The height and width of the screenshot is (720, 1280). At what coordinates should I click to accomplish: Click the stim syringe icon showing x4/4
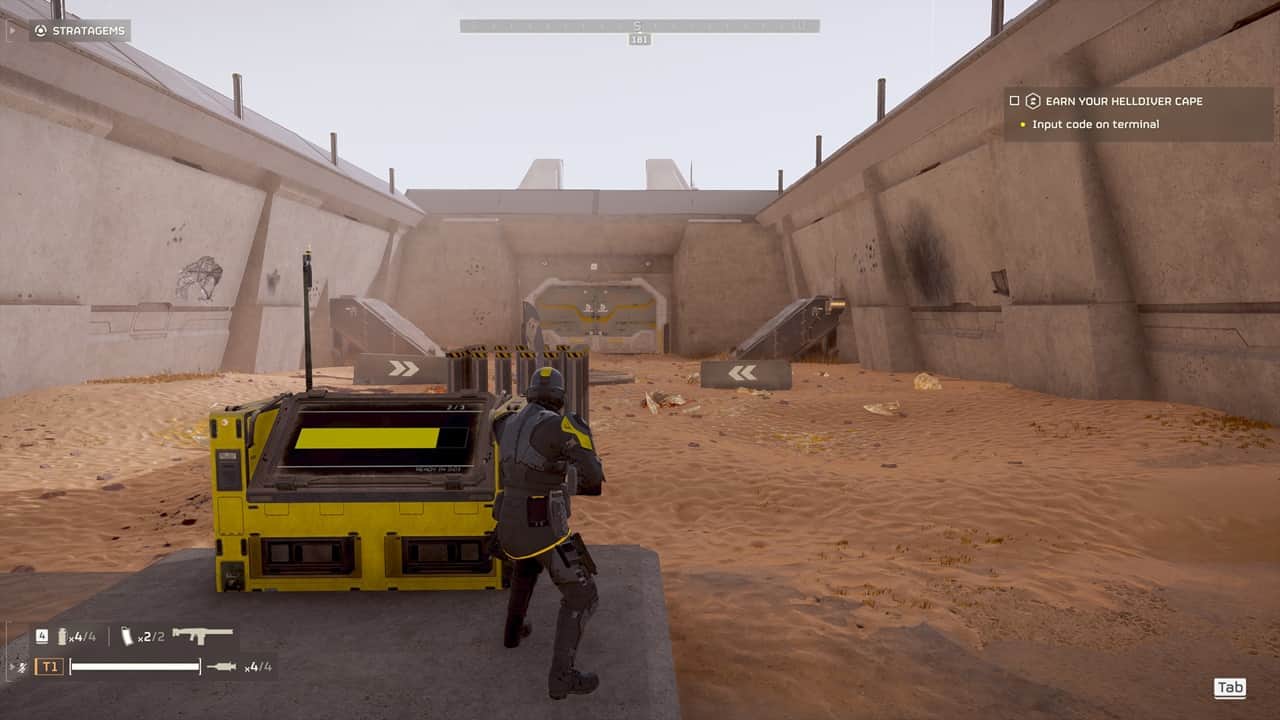click(221, 666)
